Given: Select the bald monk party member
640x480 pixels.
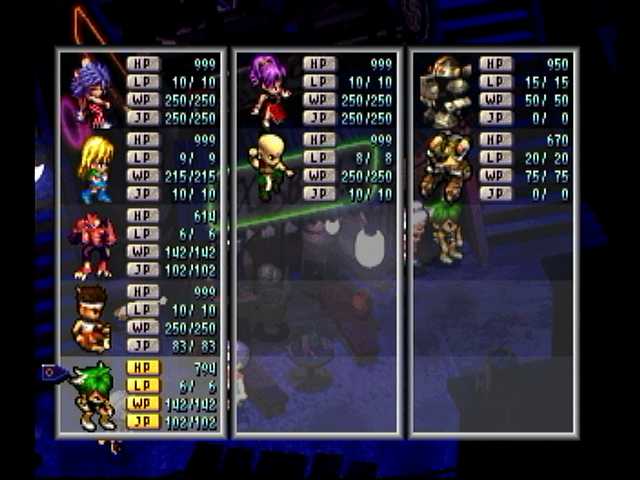Looking at the screenshot, I should point(268,166).
